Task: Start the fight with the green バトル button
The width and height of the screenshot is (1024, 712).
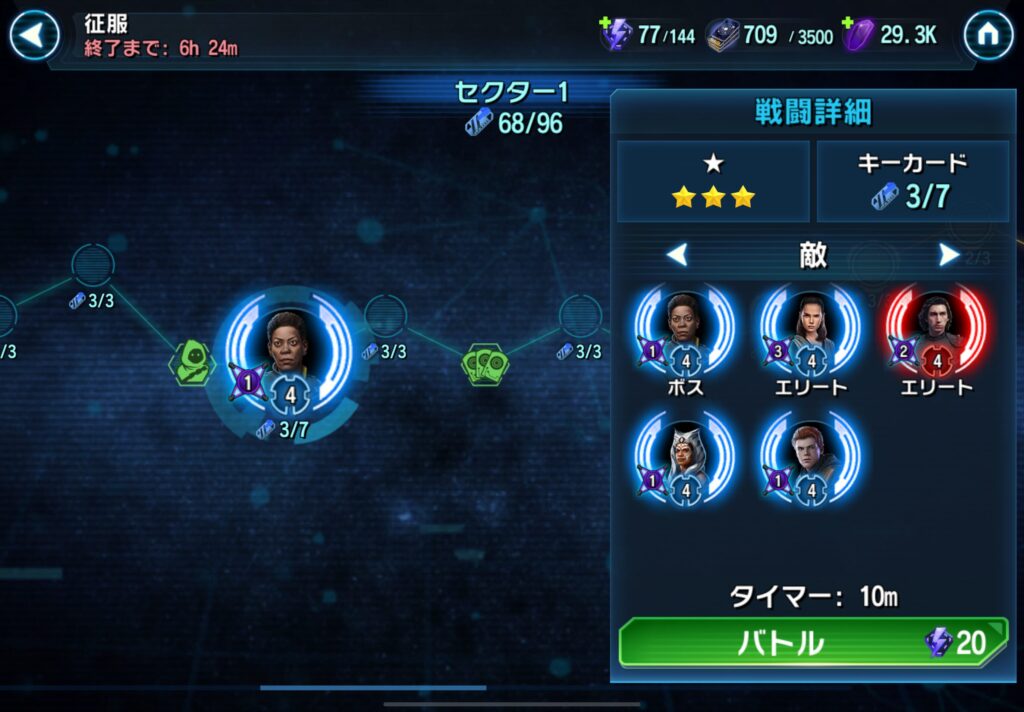Action: point(812,643)
